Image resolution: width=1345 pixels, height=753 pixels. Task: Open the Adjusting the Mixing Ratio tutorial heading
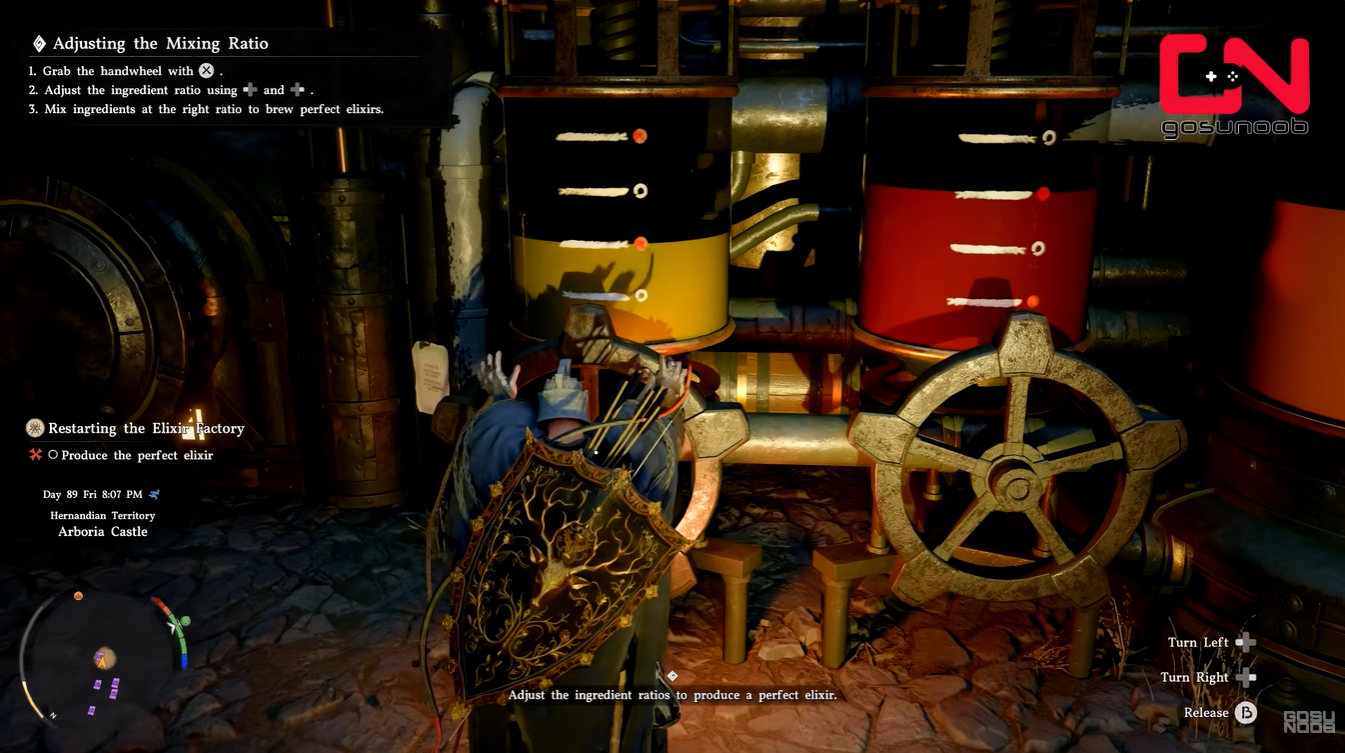pos(160,43)
